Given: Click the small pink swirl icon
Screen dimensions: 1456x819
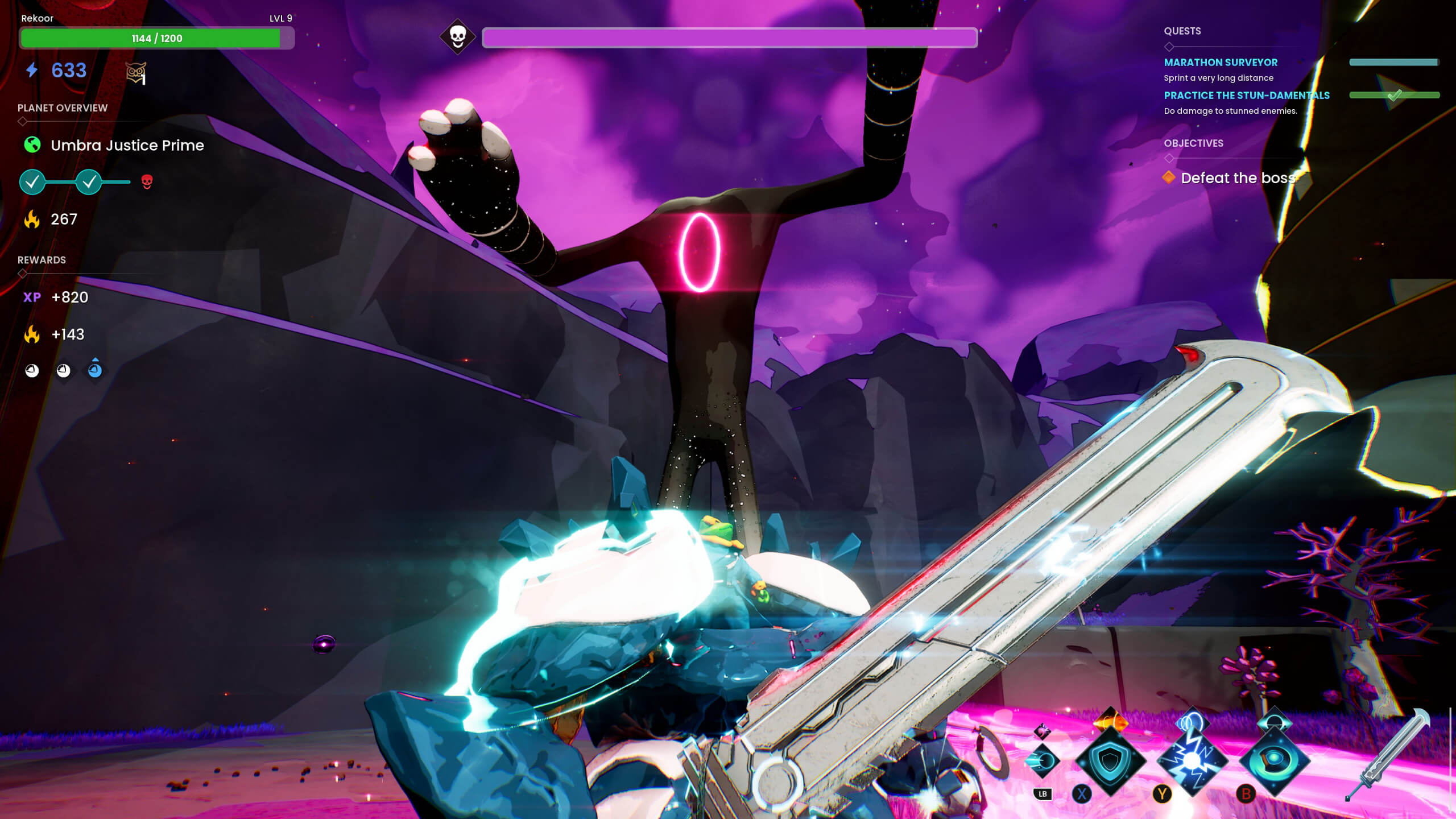Looking at the screenshot, I should tap(1042, 730).
